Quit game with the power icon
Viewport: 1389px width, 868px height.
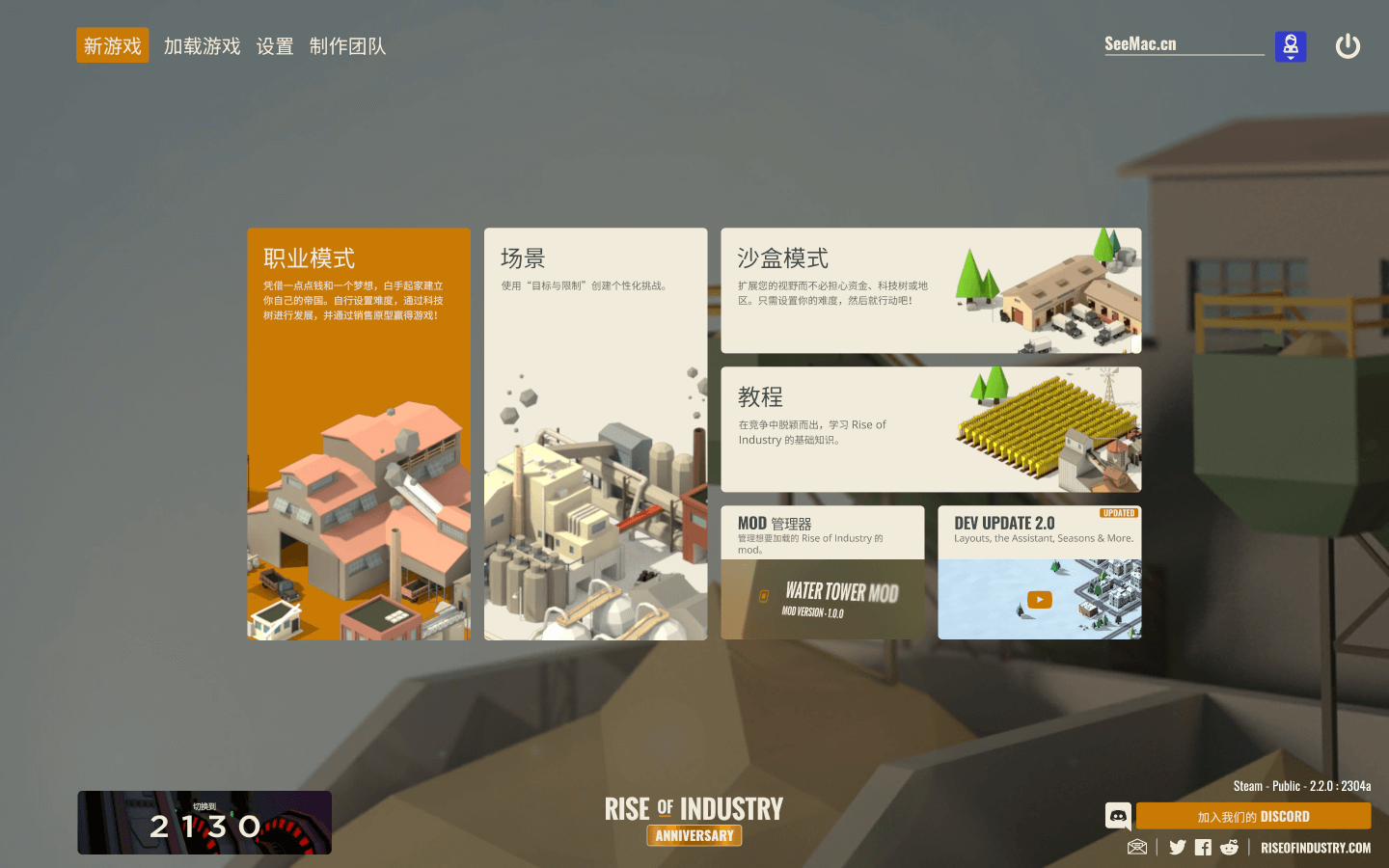pyautogui.click(x=1348, y=46)
